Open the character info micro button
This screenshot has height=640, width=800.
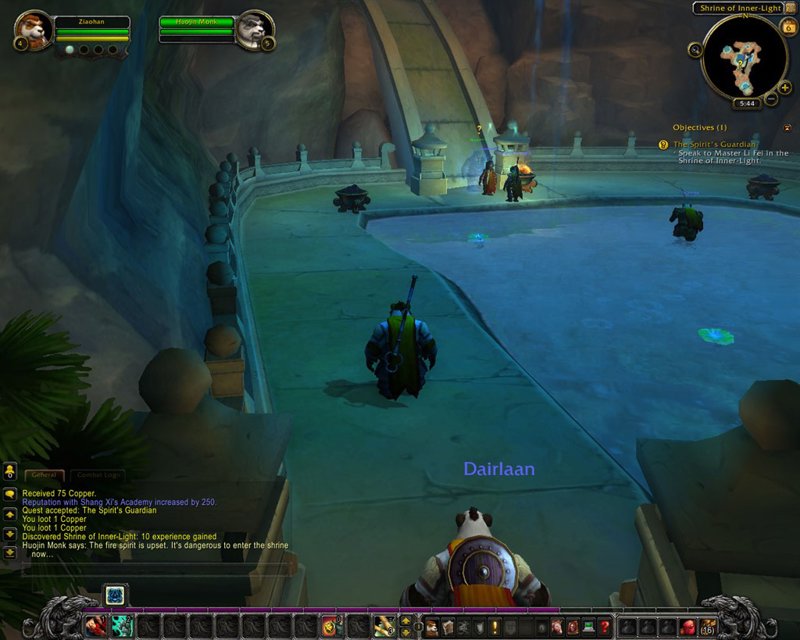click(431, 627)
